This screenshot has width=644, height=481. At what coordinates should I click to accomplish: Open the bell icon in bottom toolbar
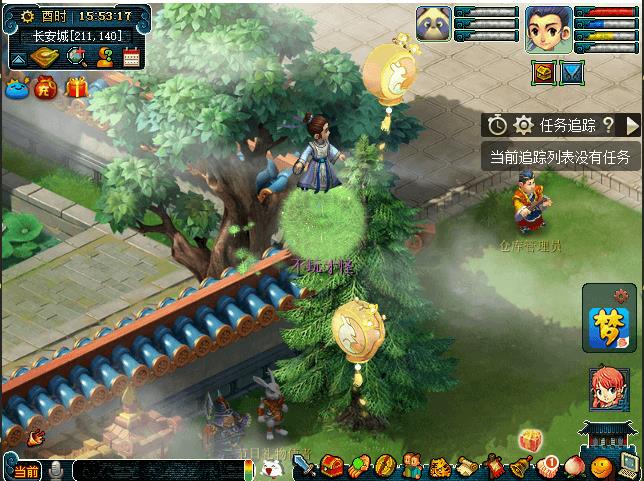pyautogui.click(x=520, y=466)
